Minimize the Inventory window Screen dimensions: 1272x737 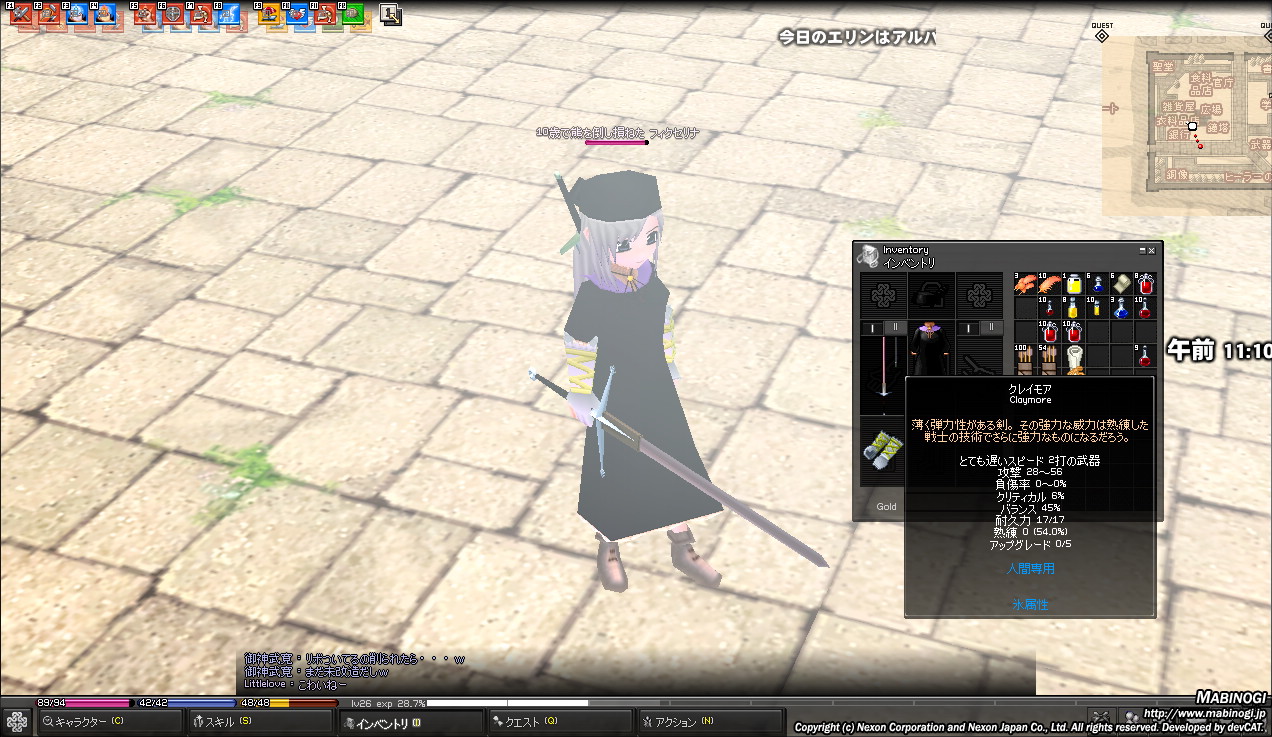(1142, 250)
